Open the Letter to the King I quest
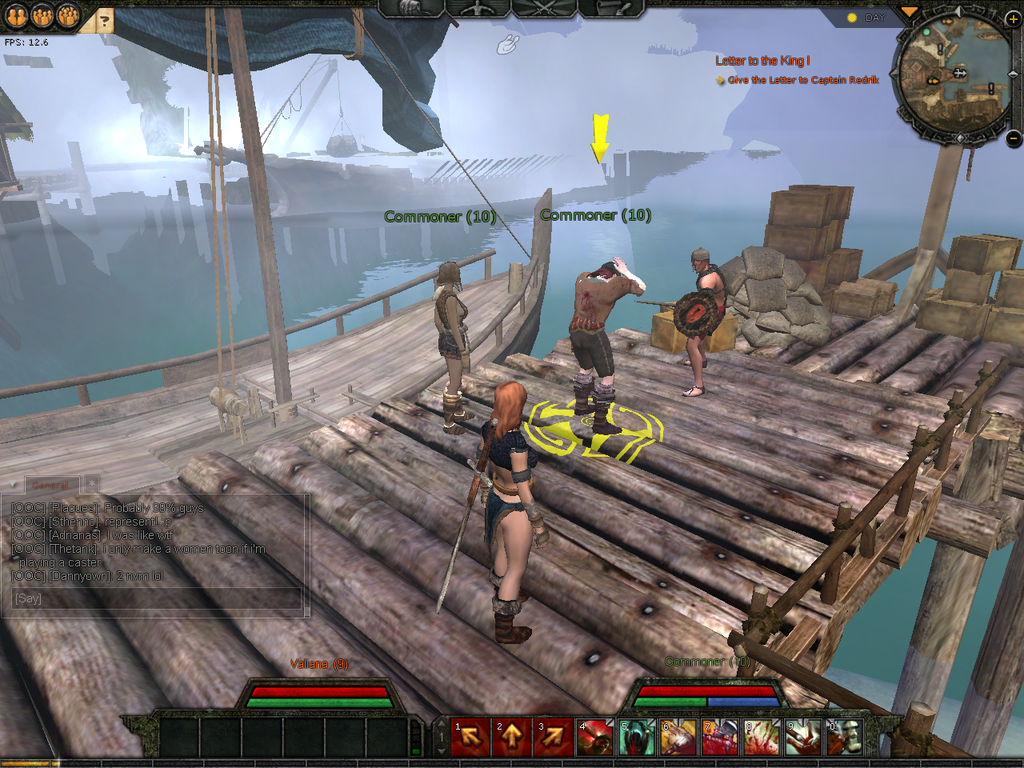Viewport: 1024px width, 768px height. 763,61
